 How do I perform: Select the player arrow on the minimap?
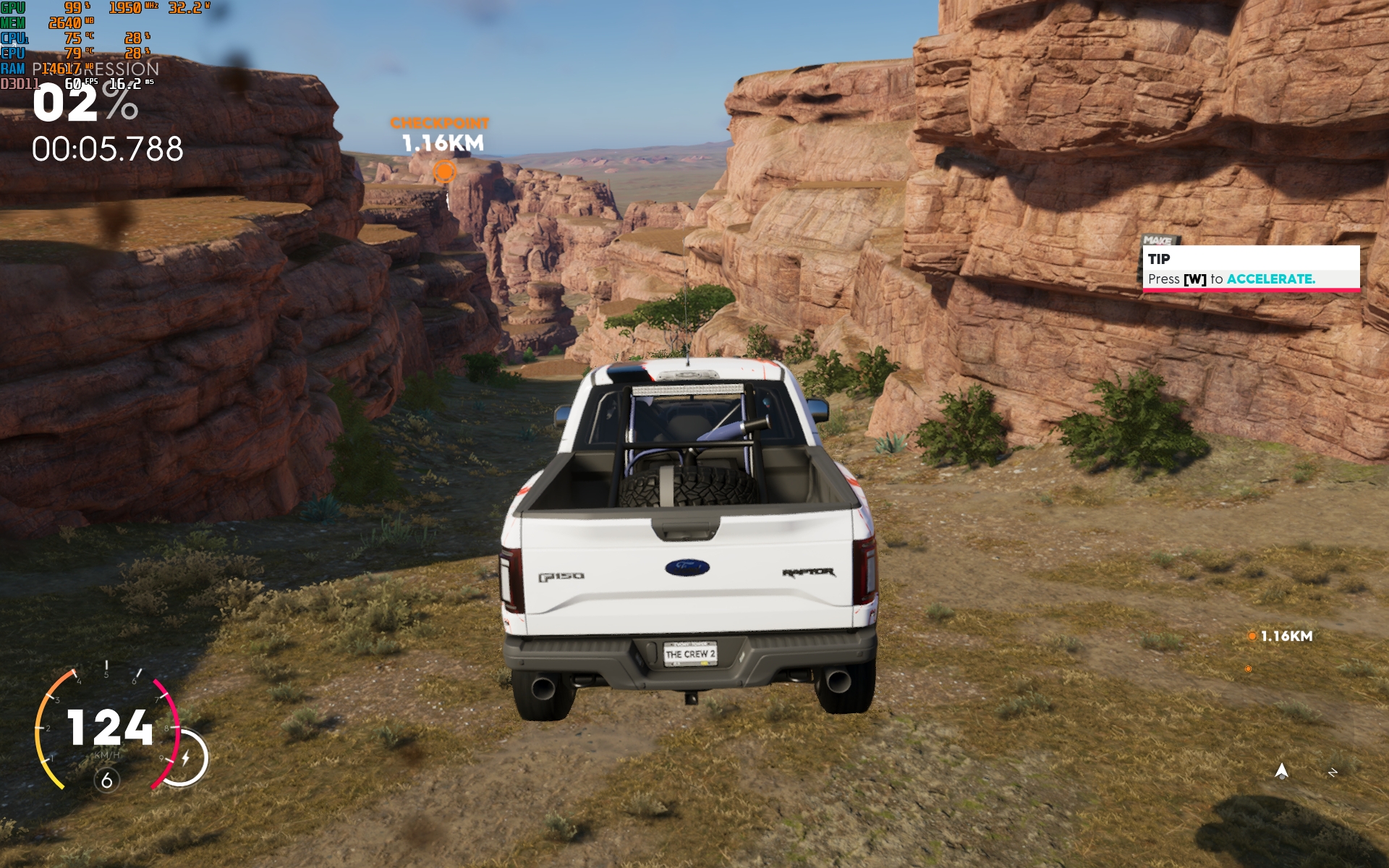tap(1281, 771)
